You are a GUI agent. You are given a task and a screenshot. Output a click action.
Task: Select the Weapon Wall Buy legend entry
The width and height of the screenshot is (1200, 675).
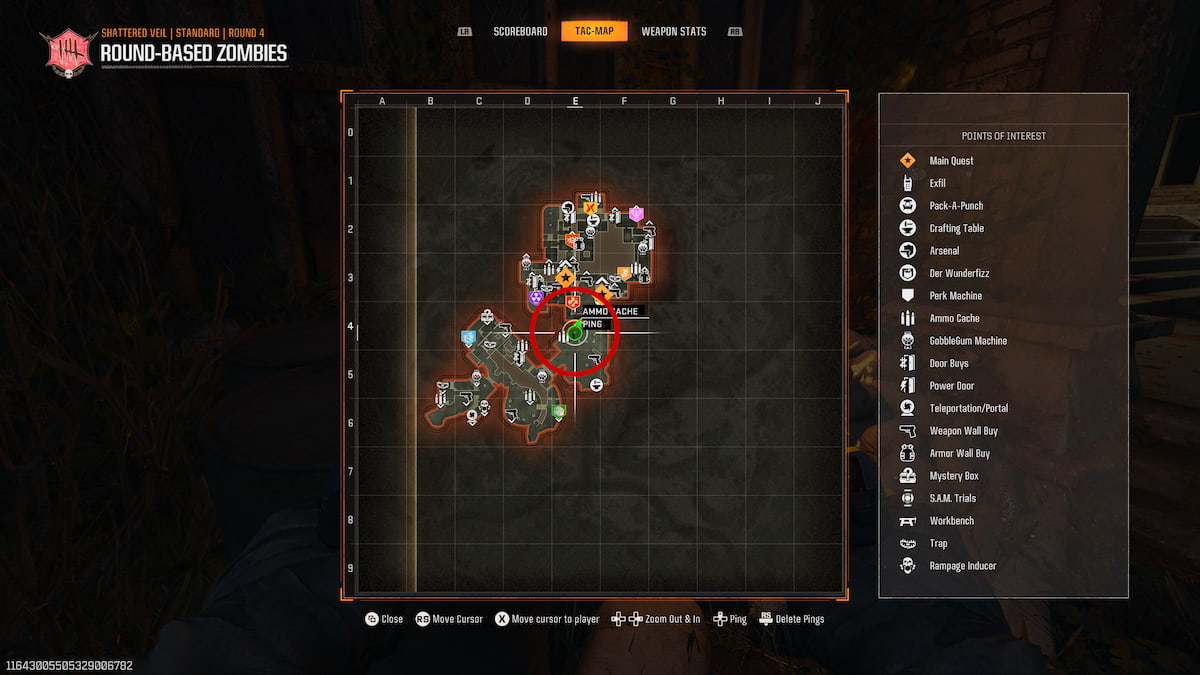[x=963, y=431]
